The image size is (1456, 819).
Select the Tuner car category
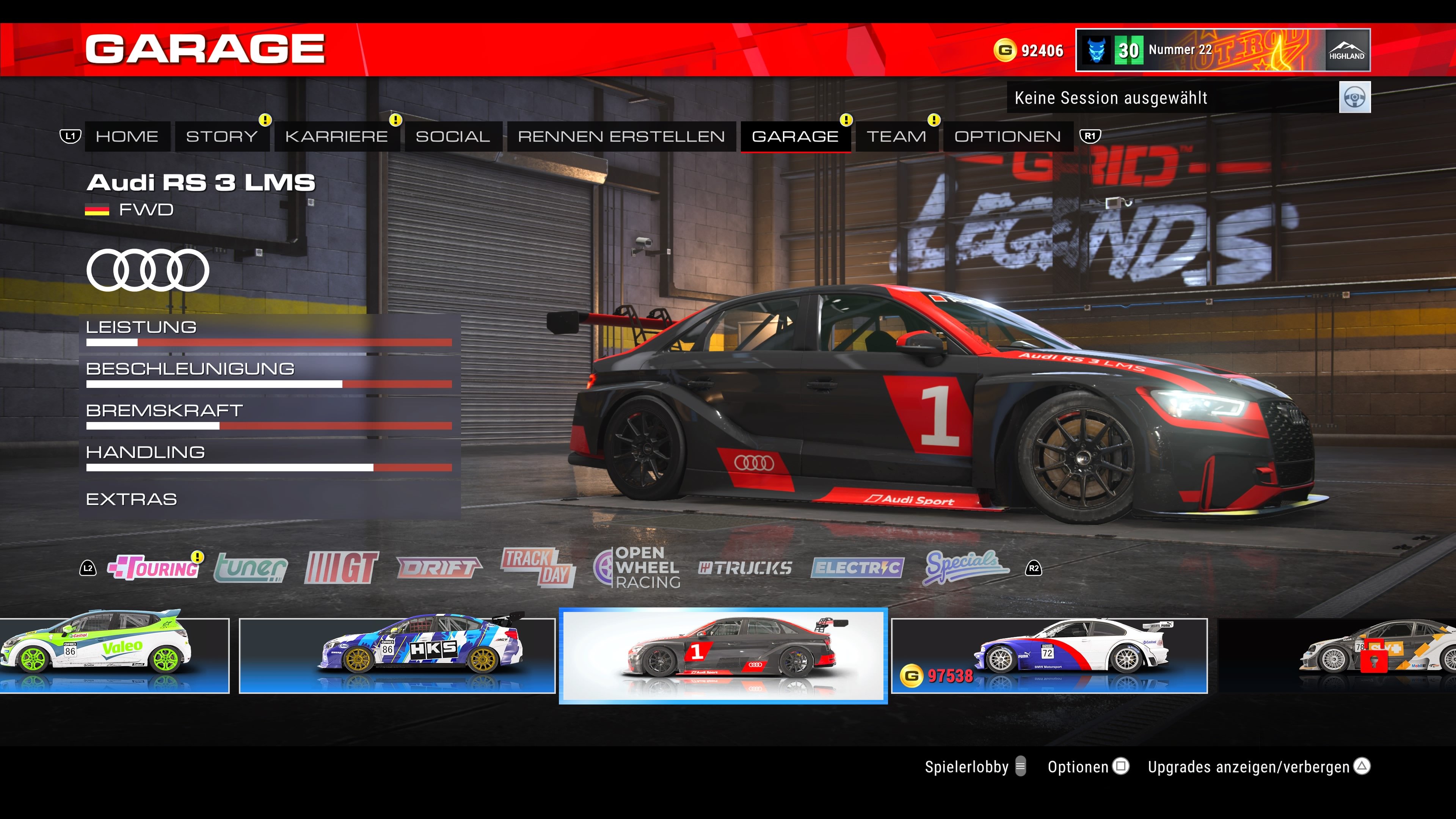251,568
